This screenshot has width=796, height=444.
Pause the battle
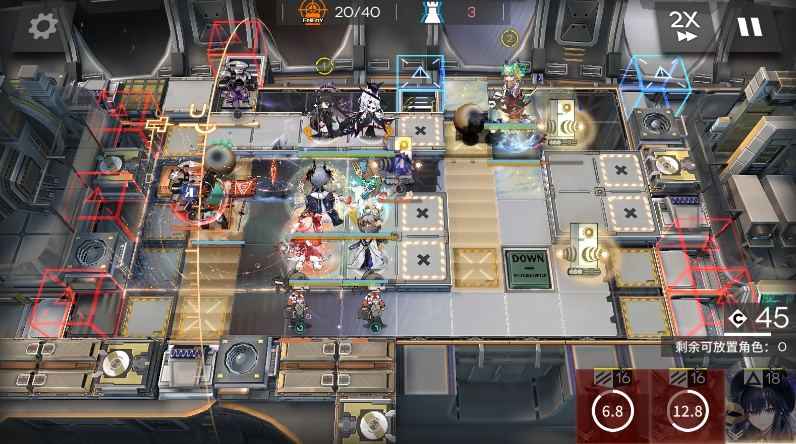(750, 27)
